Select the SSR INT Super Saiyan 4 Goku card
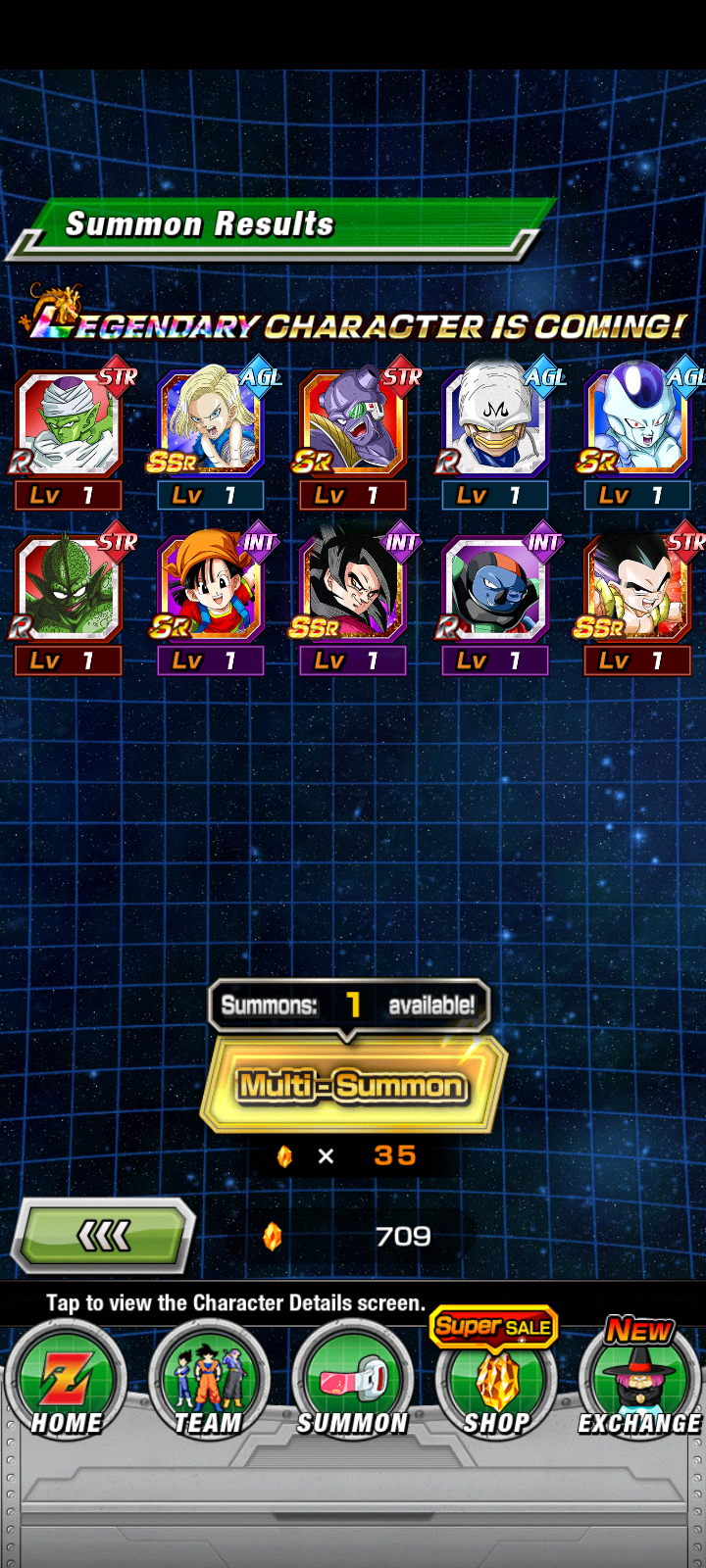 [353, 590]
